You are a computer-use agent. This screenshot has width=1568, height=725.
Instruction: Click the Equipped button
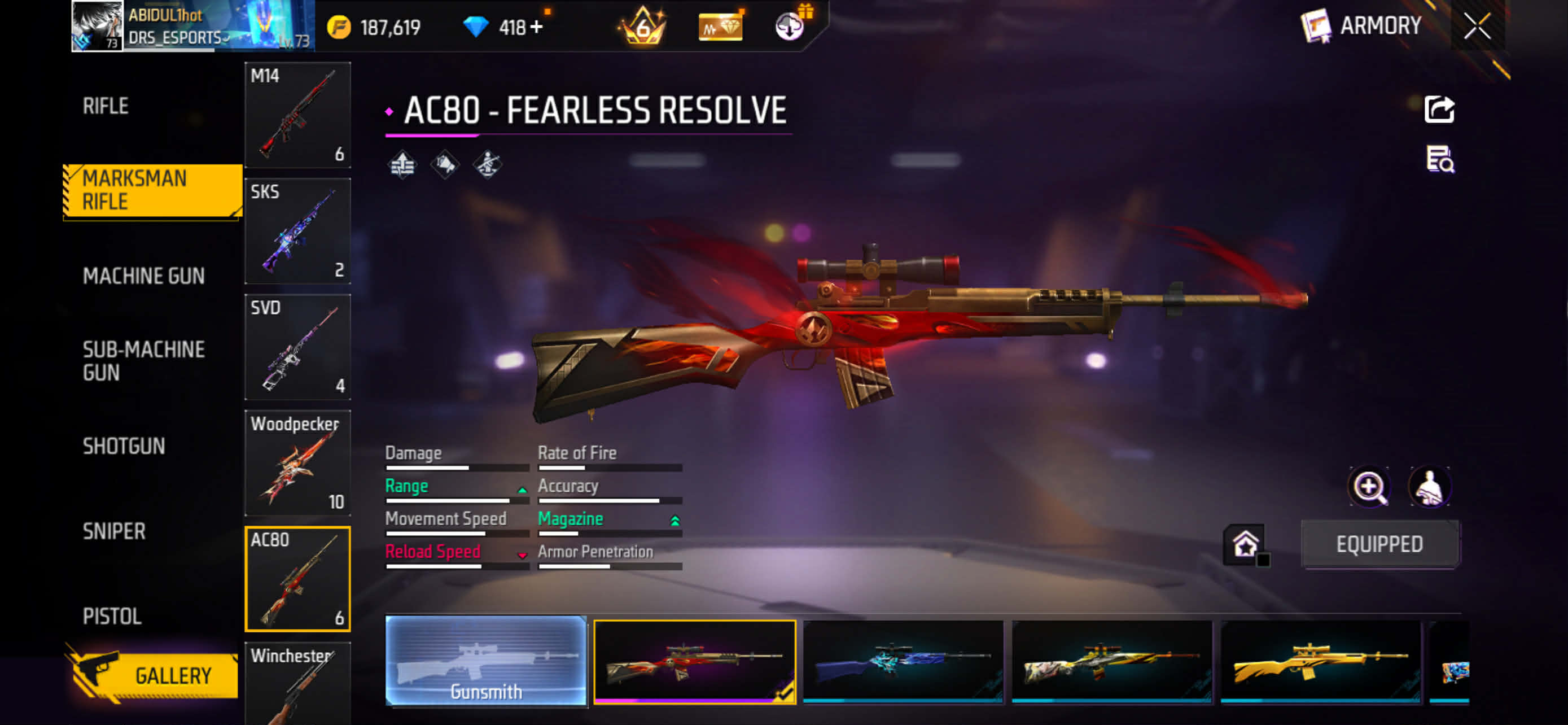[x=1379, y=544]
